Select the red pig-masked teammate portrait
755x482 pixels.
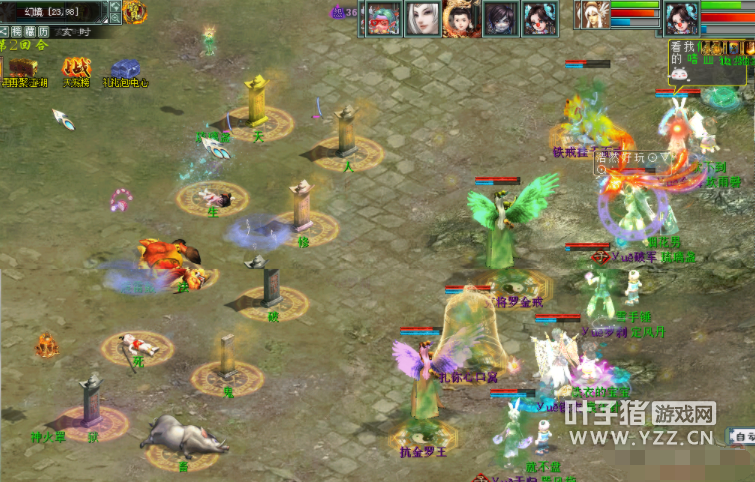(382, 18)
